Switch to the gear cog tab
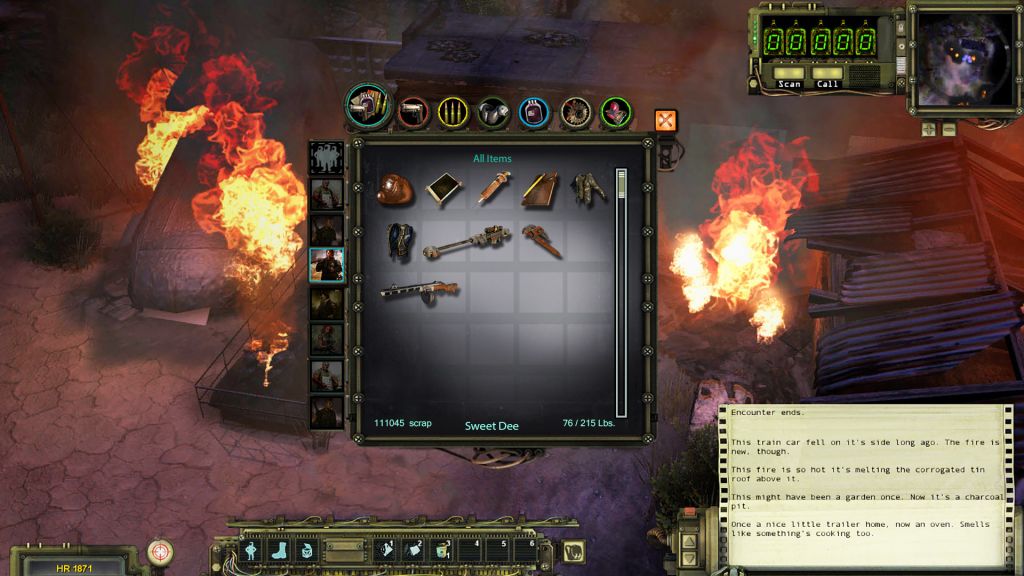Image resolution: width=1024 pixels, height=576 pixels. click(x=575, y=112)
